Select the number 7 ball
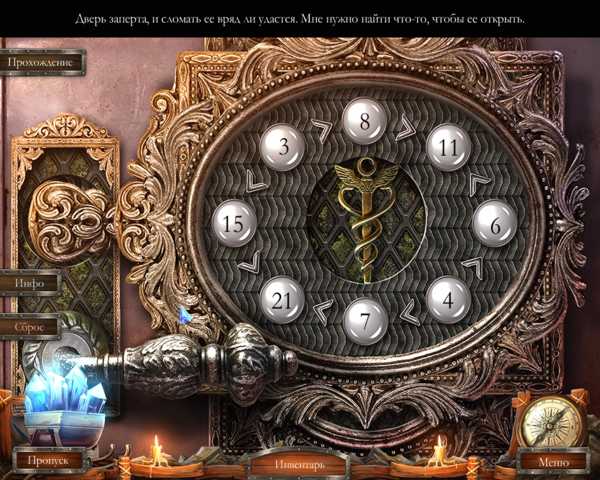Screen dimensions: 600x480 tap(365, 321)
